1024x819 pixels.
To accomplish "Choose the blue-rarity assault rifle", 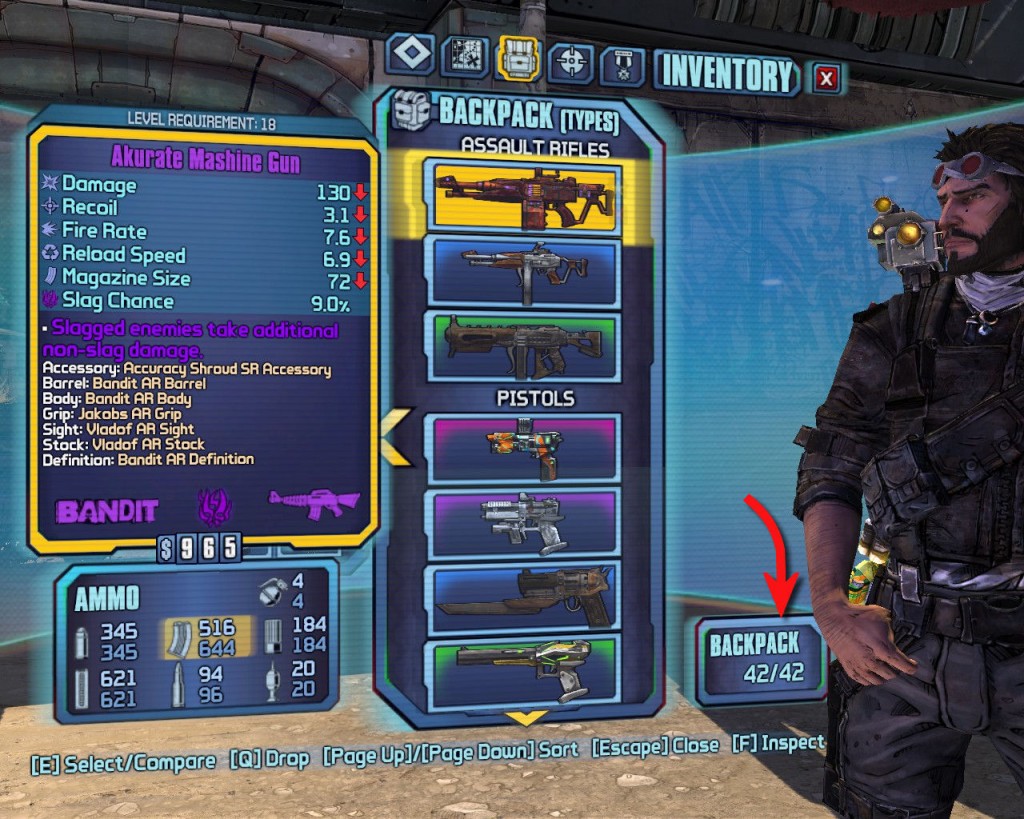I will [x=526, y=269].
